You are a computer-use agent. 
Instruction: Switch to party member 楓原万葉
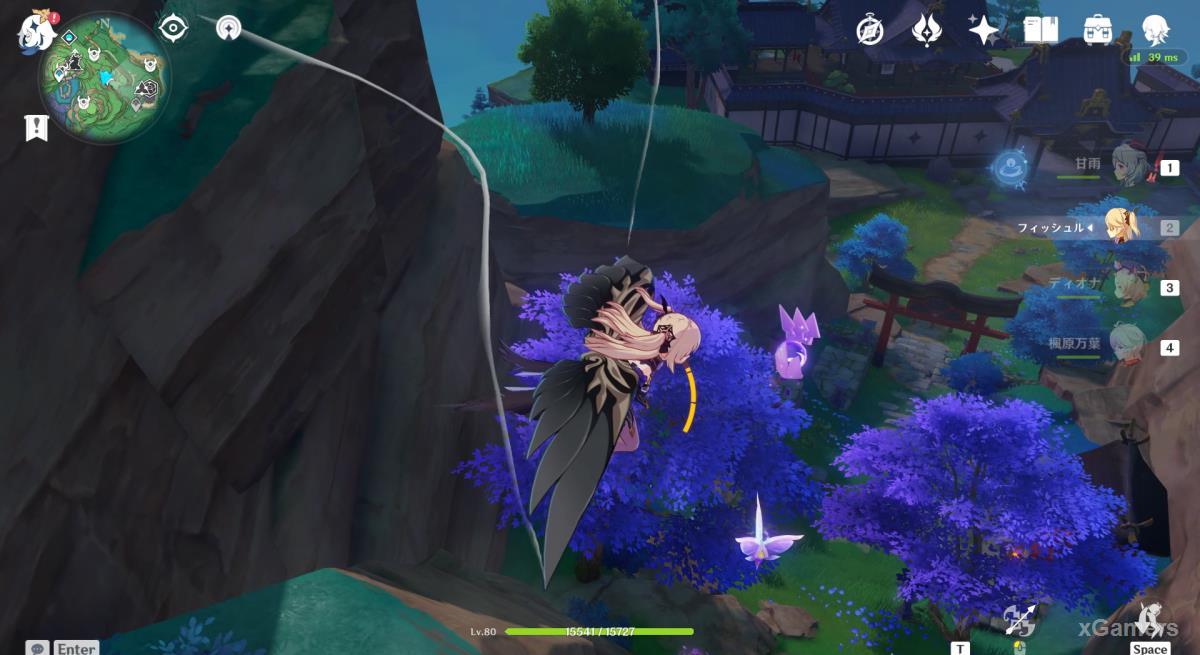click(1130, 347)
